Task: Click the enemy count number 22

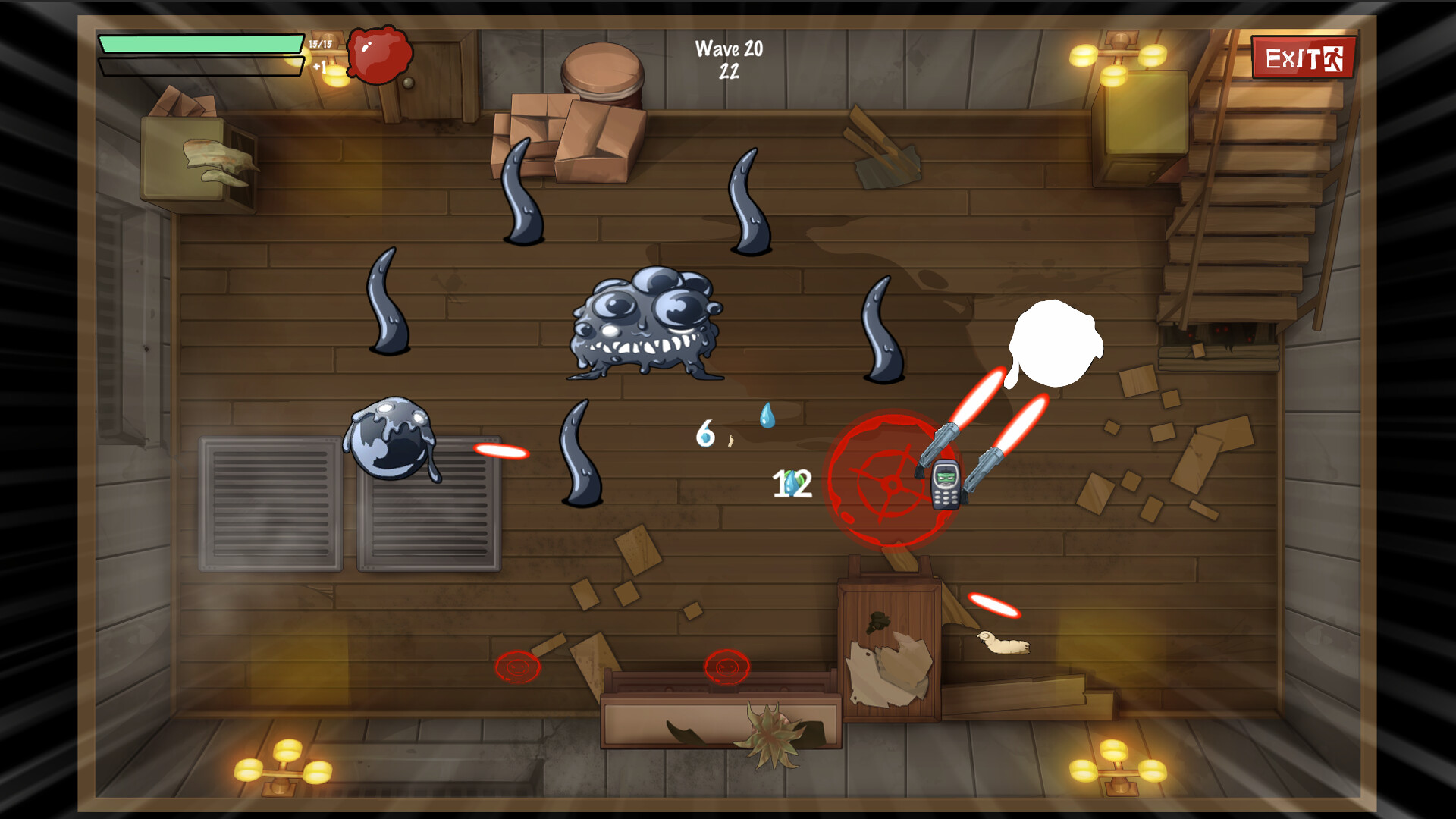Action: [x=730, y=72]
